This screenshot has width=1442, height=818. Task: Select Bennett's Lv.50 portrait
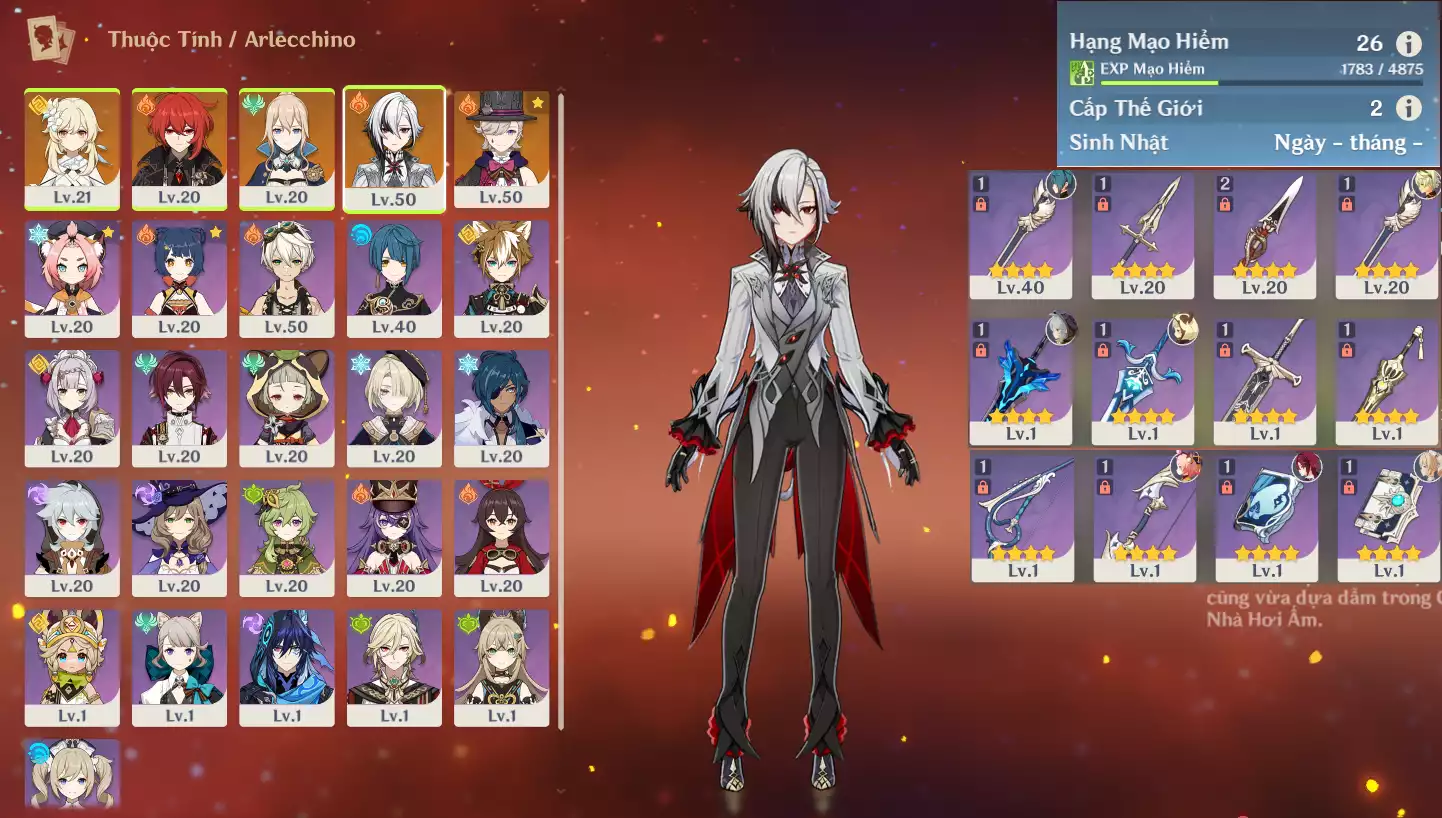click(287, 278)
